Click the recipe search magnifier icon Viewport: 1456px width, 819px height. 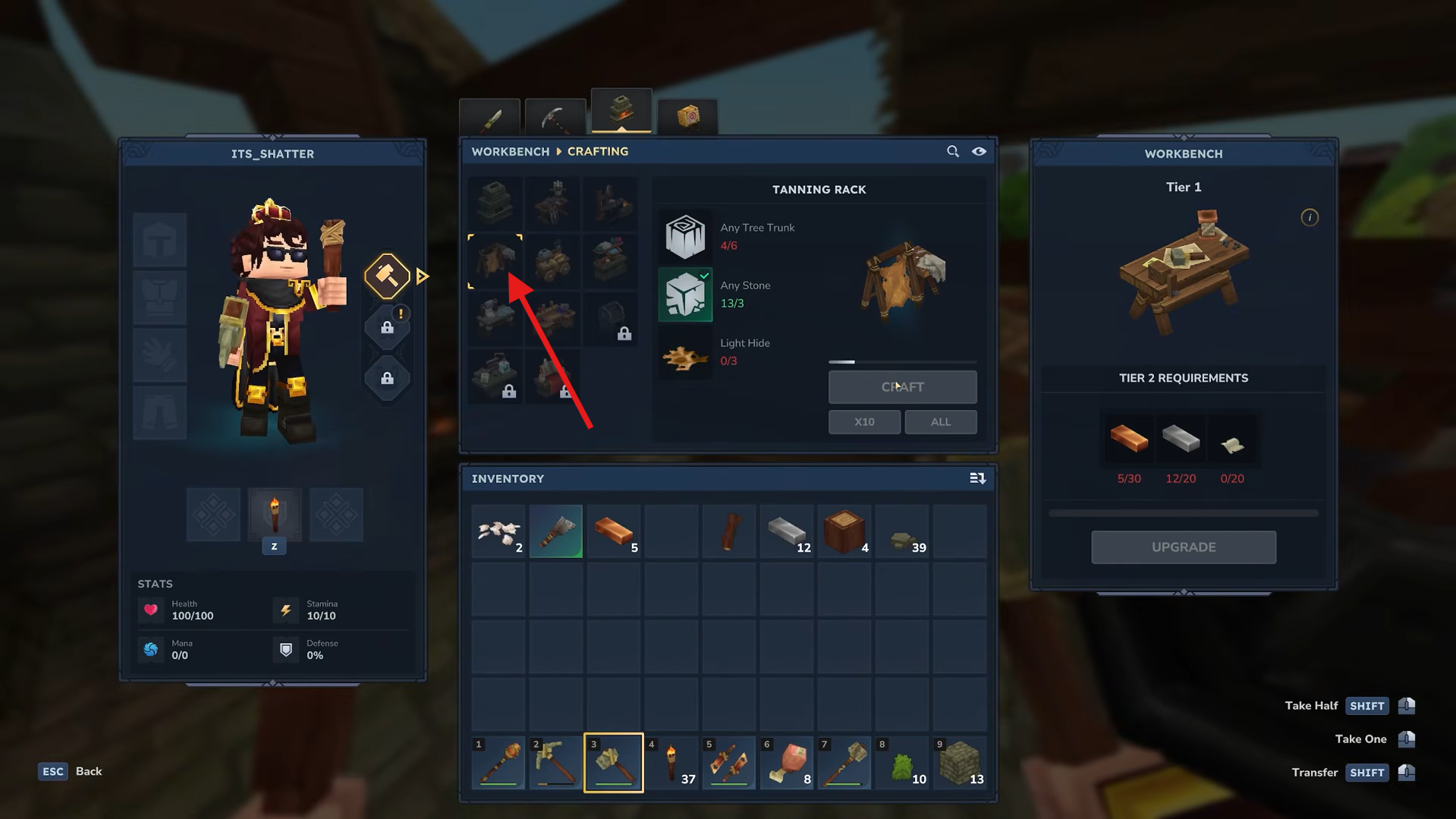(x=953, y=151)
